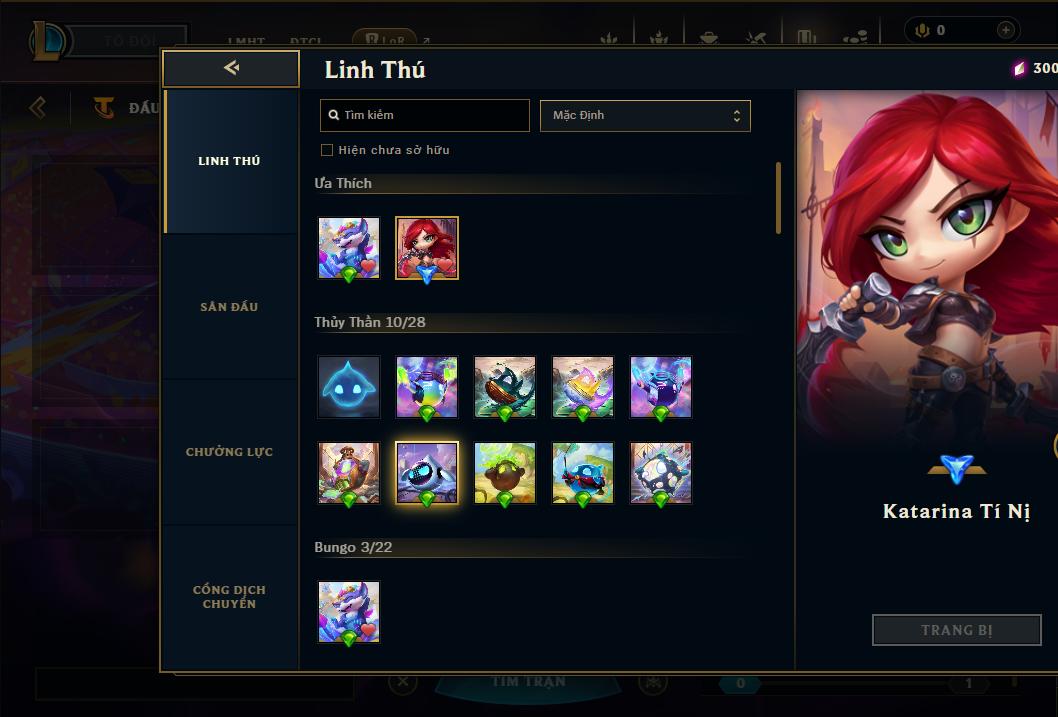
Task: Pick the highlighted white round sprite thumbnail
Action: (x=427, y=472)
